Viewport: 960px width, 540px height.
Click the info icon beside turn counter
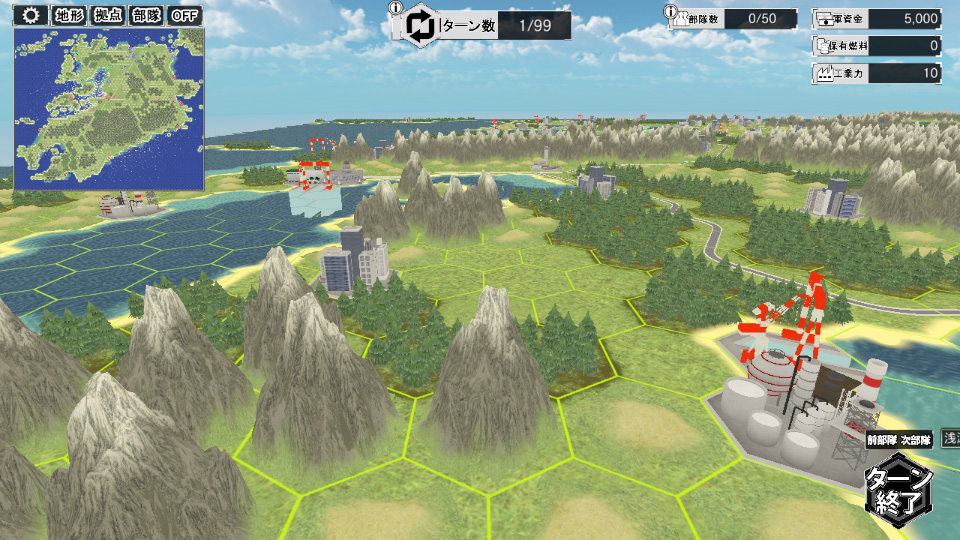(x=397, y=9)
